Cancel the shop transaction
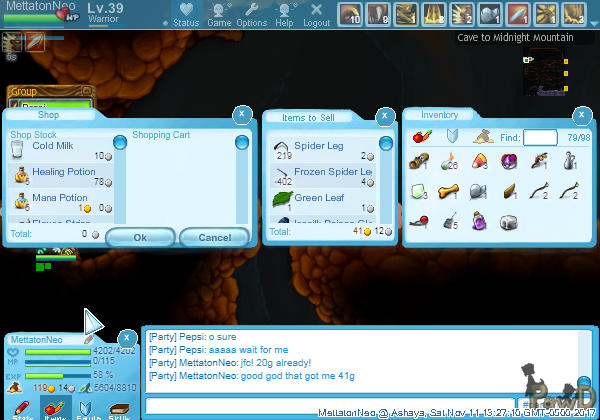 pos(214,238)
